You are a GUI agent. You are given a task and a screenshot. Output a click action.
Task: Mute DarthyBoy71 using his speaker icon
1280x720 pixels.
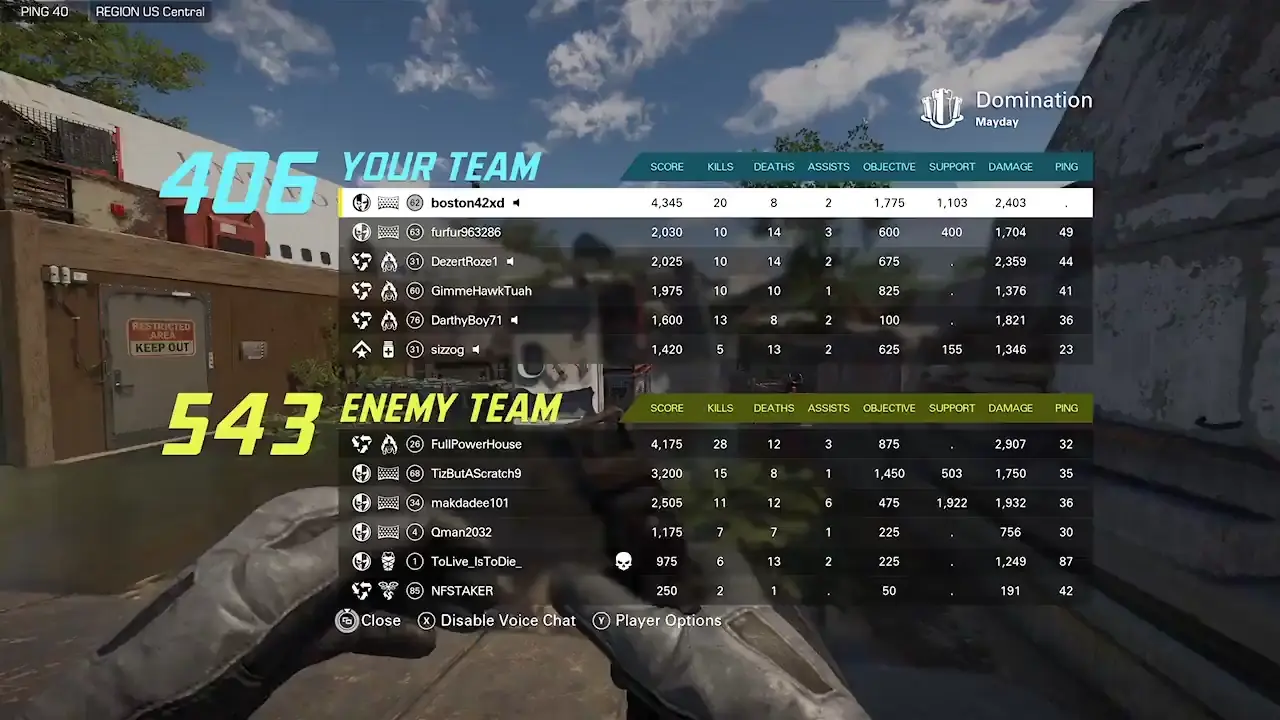pyautogui.click(x=514, y=320)
